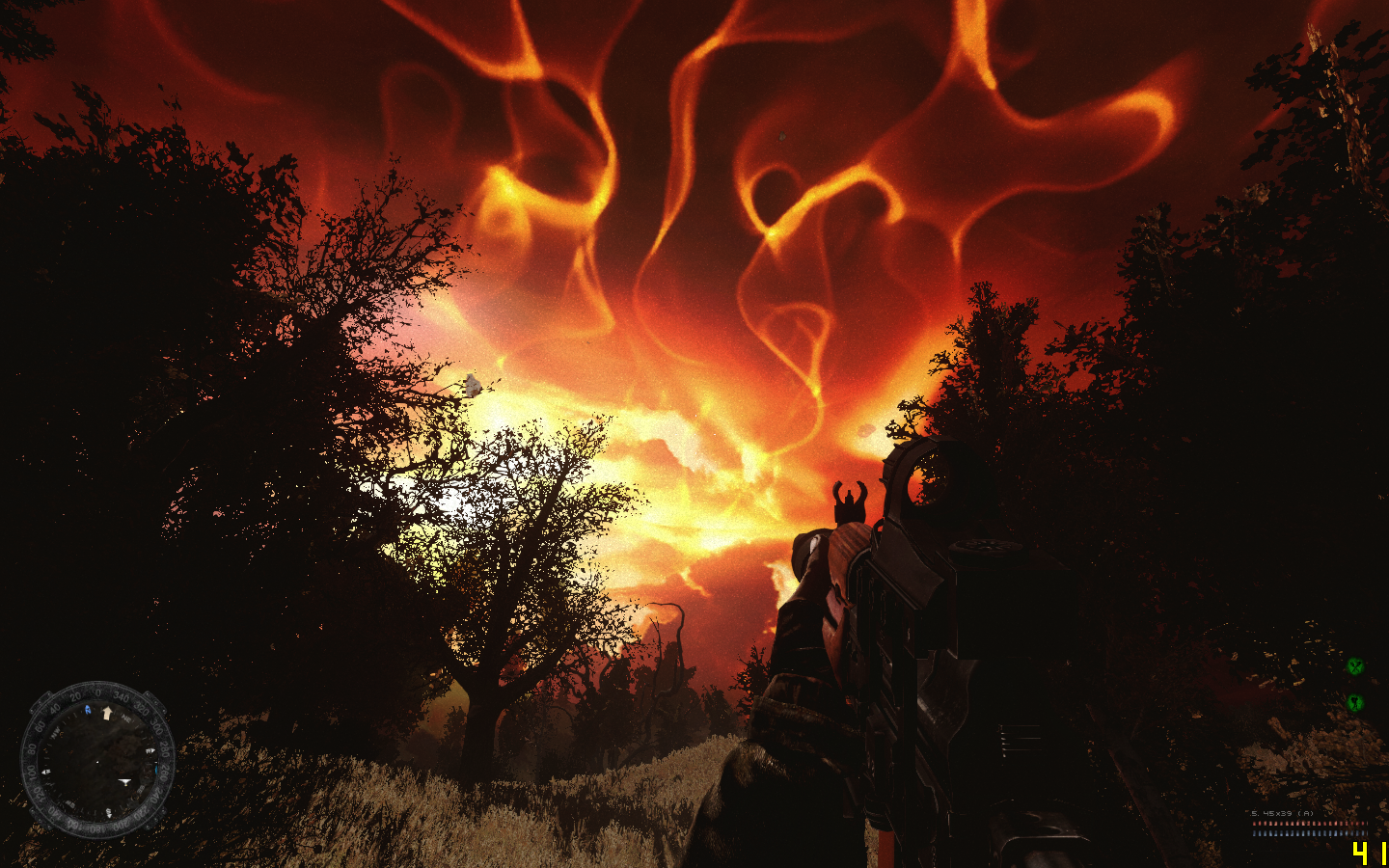Click the green crossed-tools pickup icon

(1355, 667)
